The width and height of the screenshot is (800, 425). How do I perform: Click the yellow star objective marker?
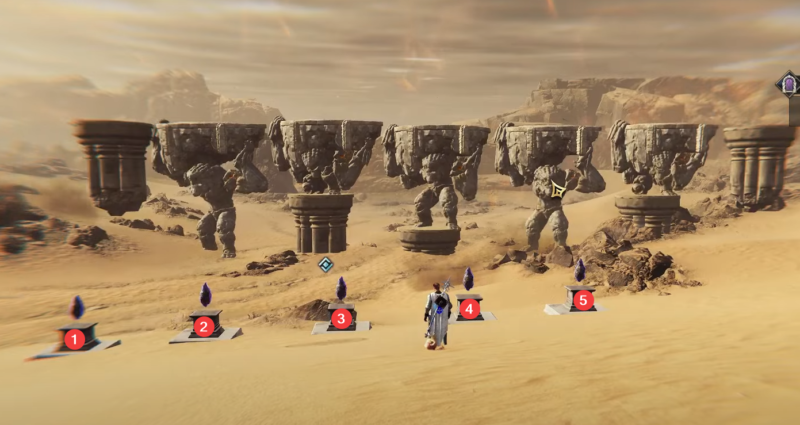(x=558, y=190)
